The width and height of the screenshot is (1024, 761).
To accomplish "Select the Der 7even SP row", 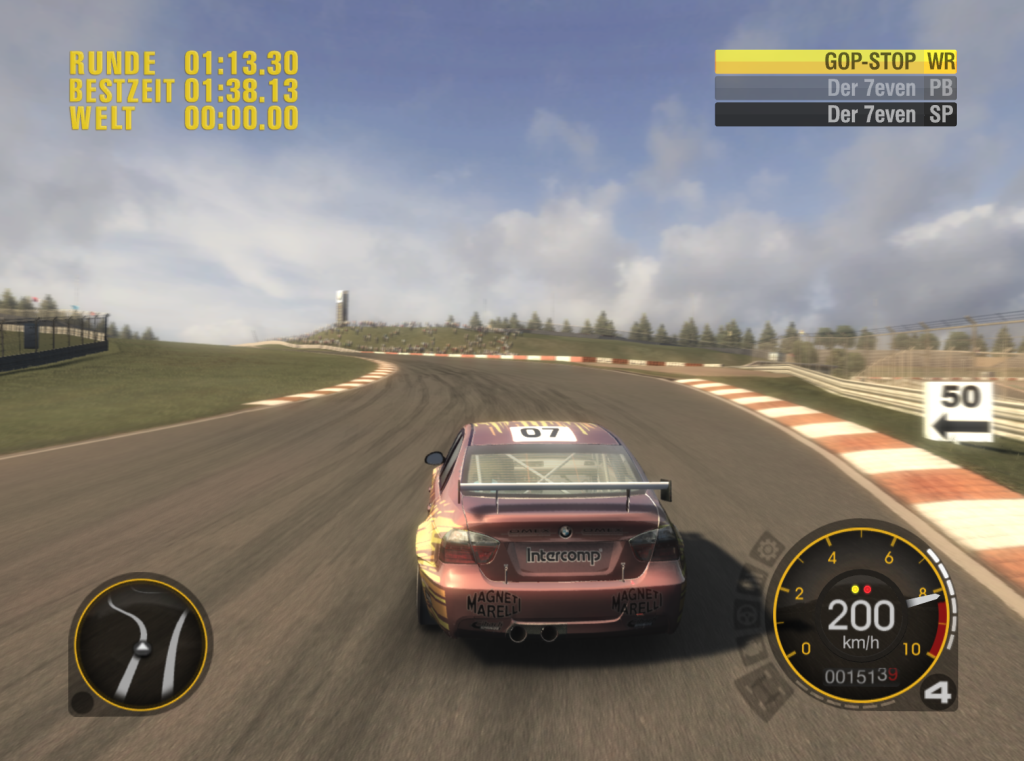I will tap(835, 114).
